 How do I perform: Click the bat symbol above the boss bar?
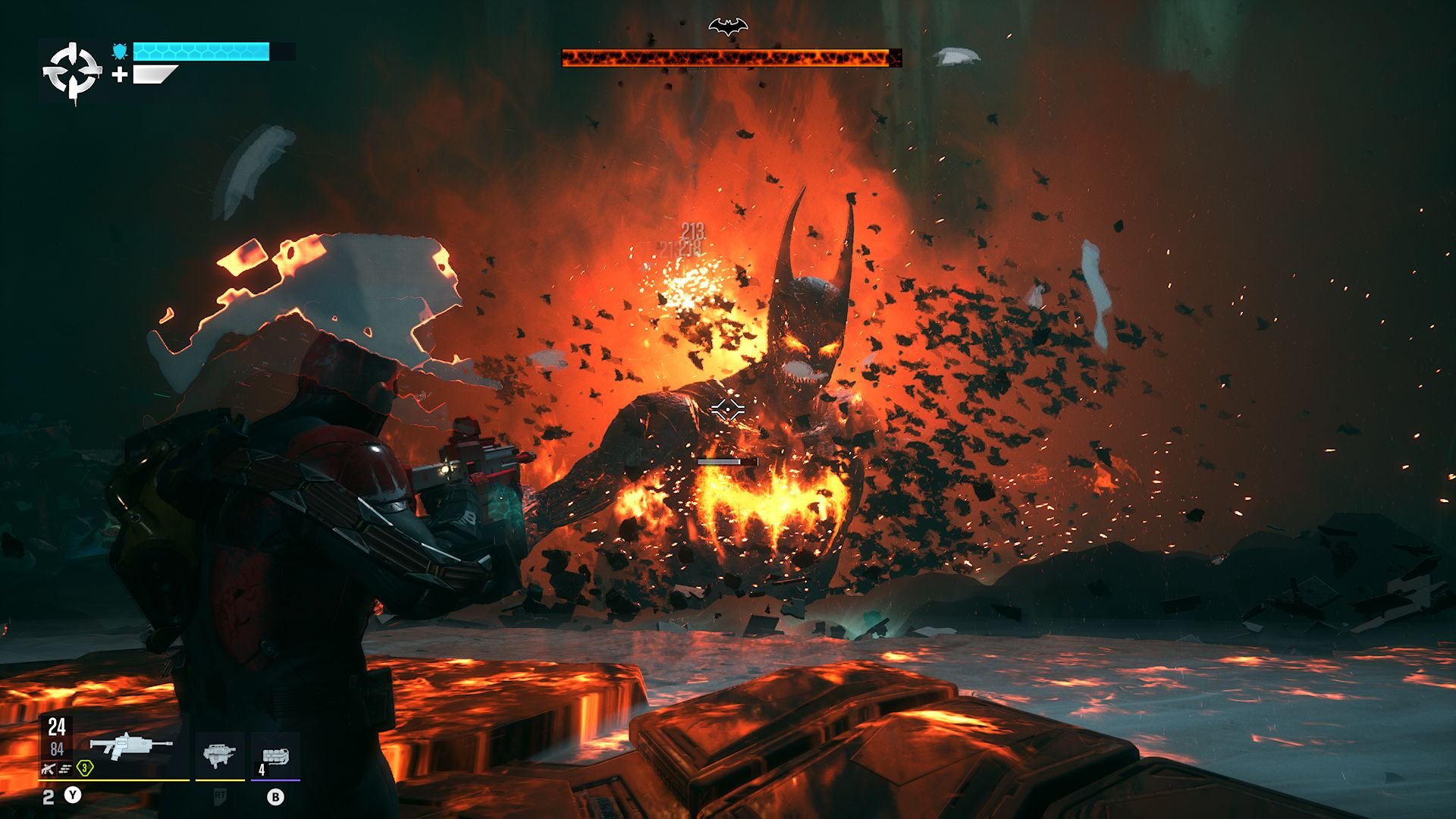(728, 27)
